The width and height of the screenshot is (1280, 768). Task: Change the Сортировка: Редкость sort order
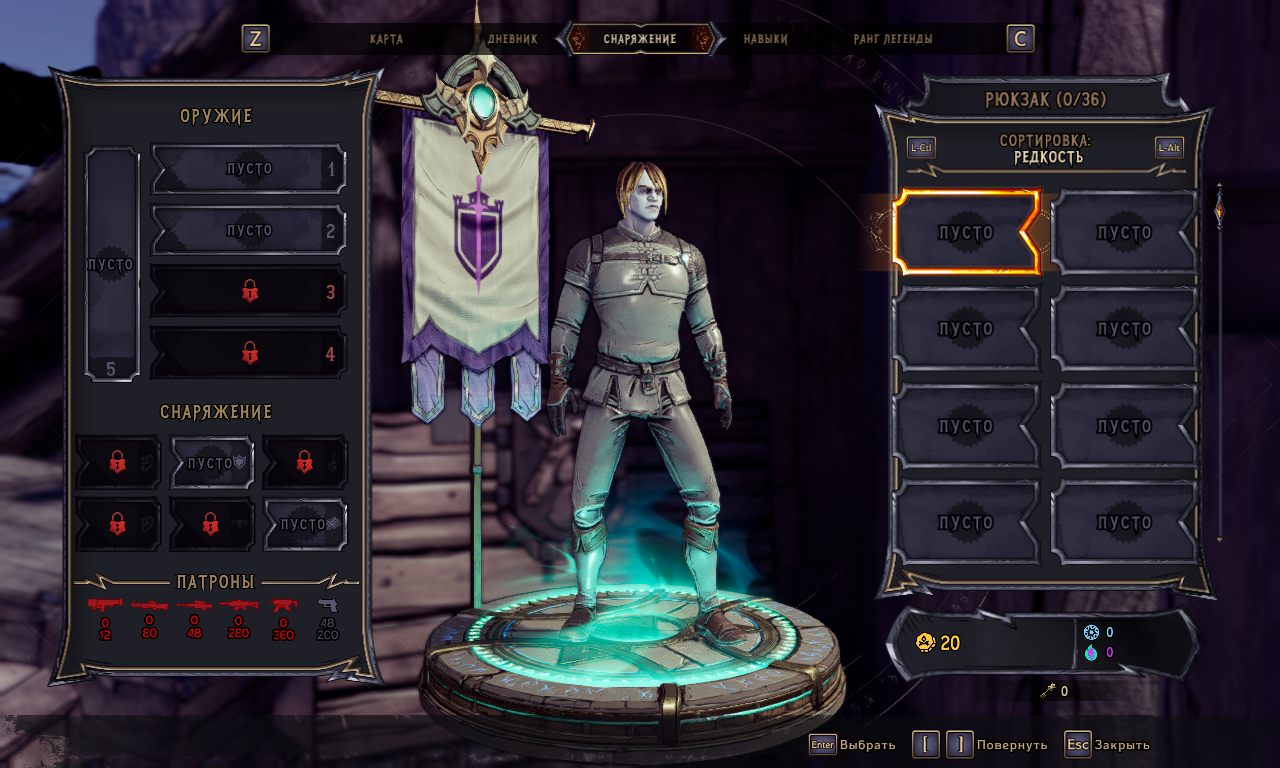pyautogui.click(x=1045, y=149)
